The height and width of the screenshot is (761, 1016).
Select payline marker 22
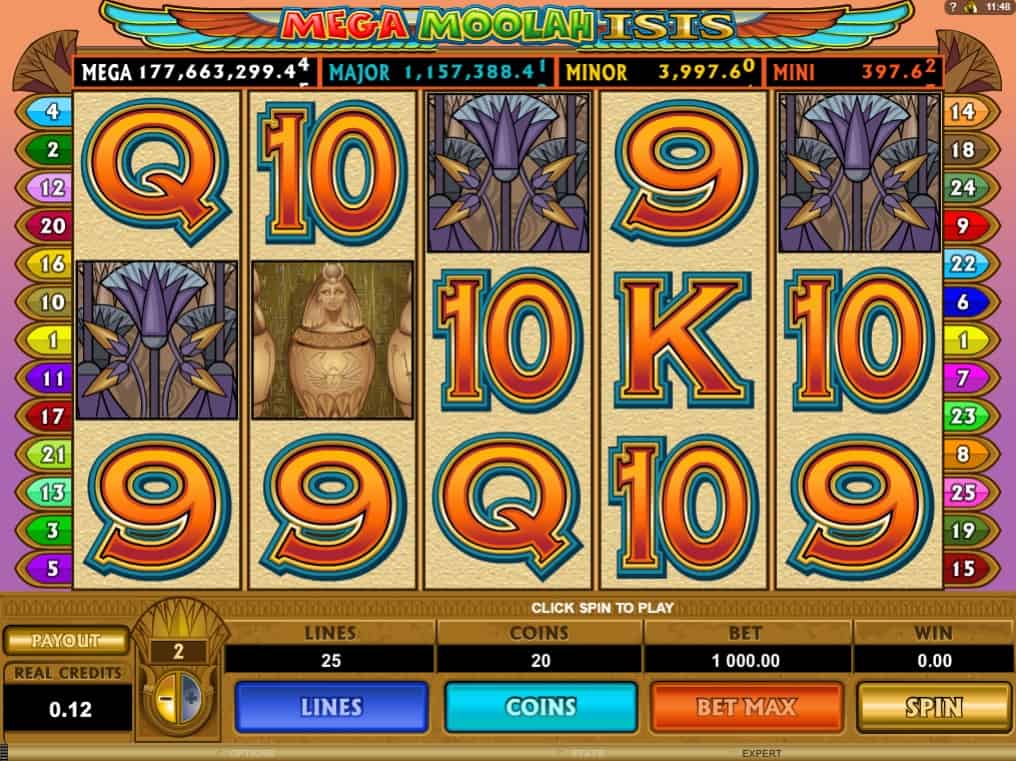(x=962, y=264)
